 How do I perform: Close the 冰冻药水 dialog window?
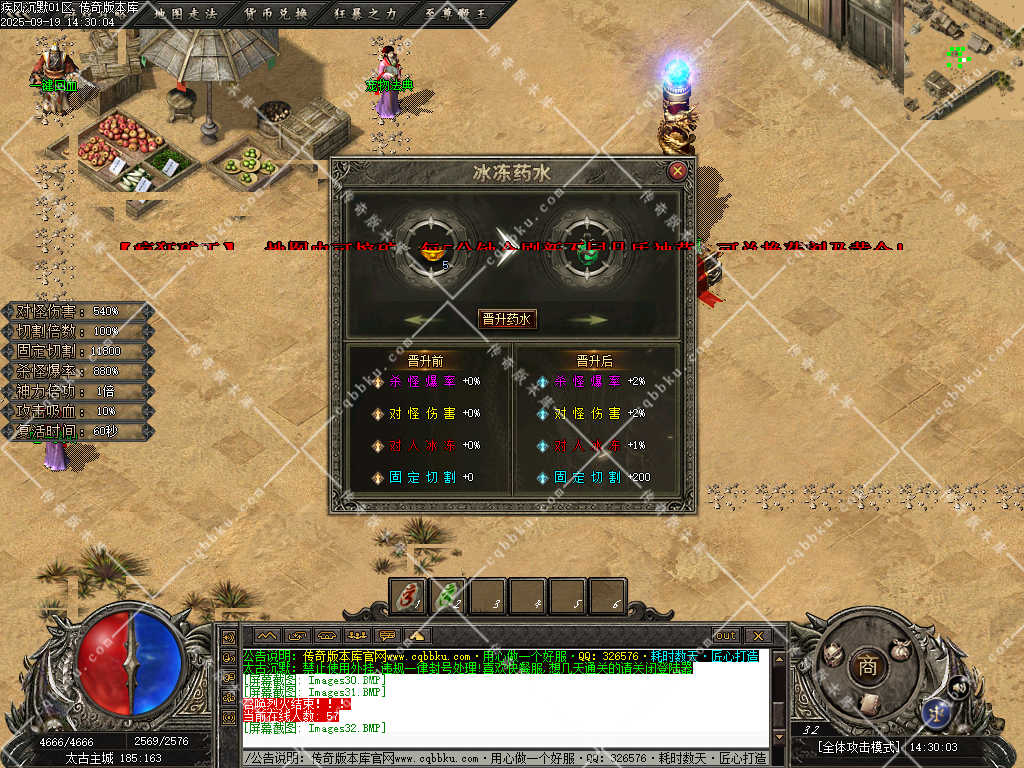pyautogui.click(x=678, y=171)
